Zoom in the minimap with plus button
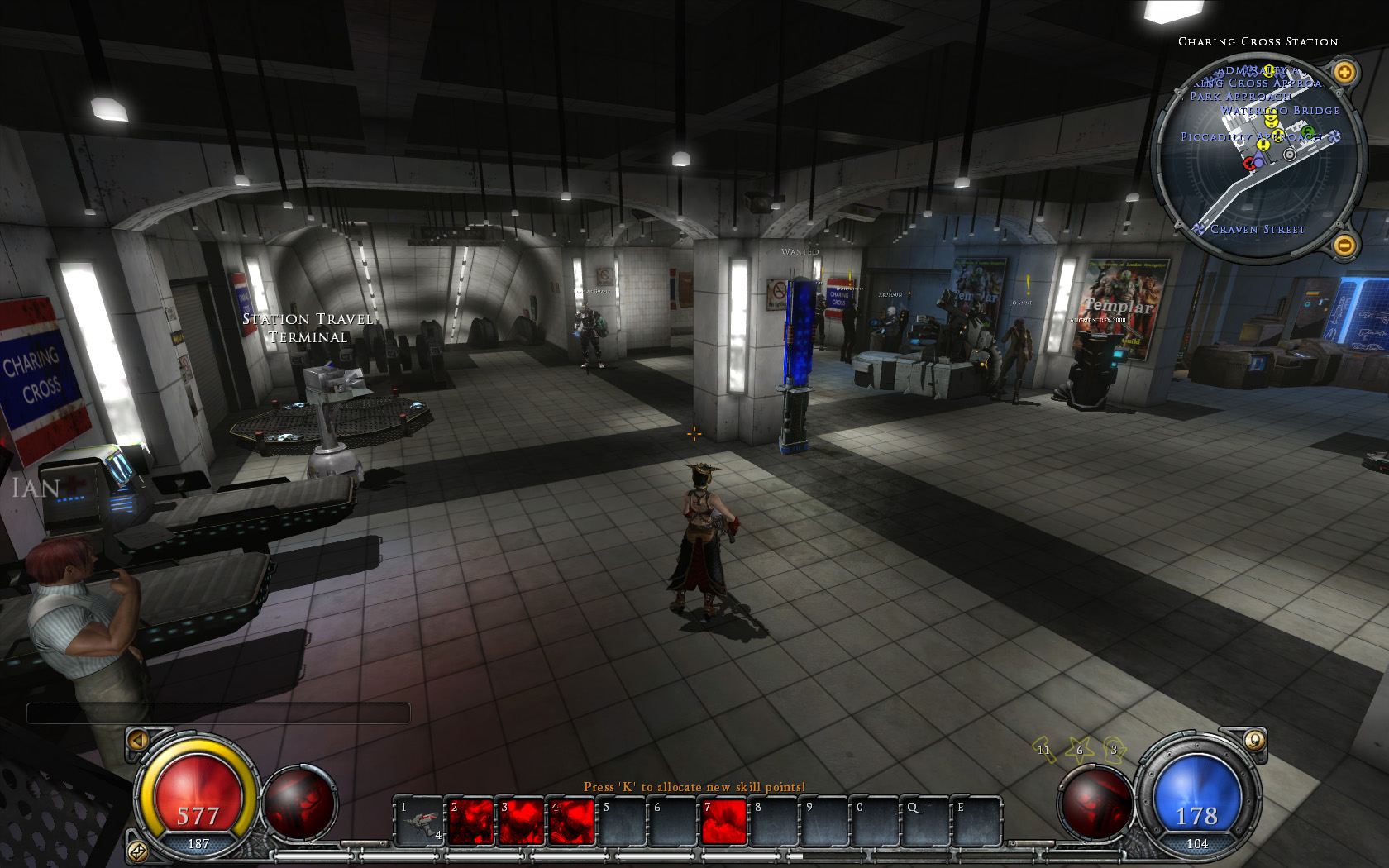Screen dimensions: 1389x868 [x=1344, y=73]
